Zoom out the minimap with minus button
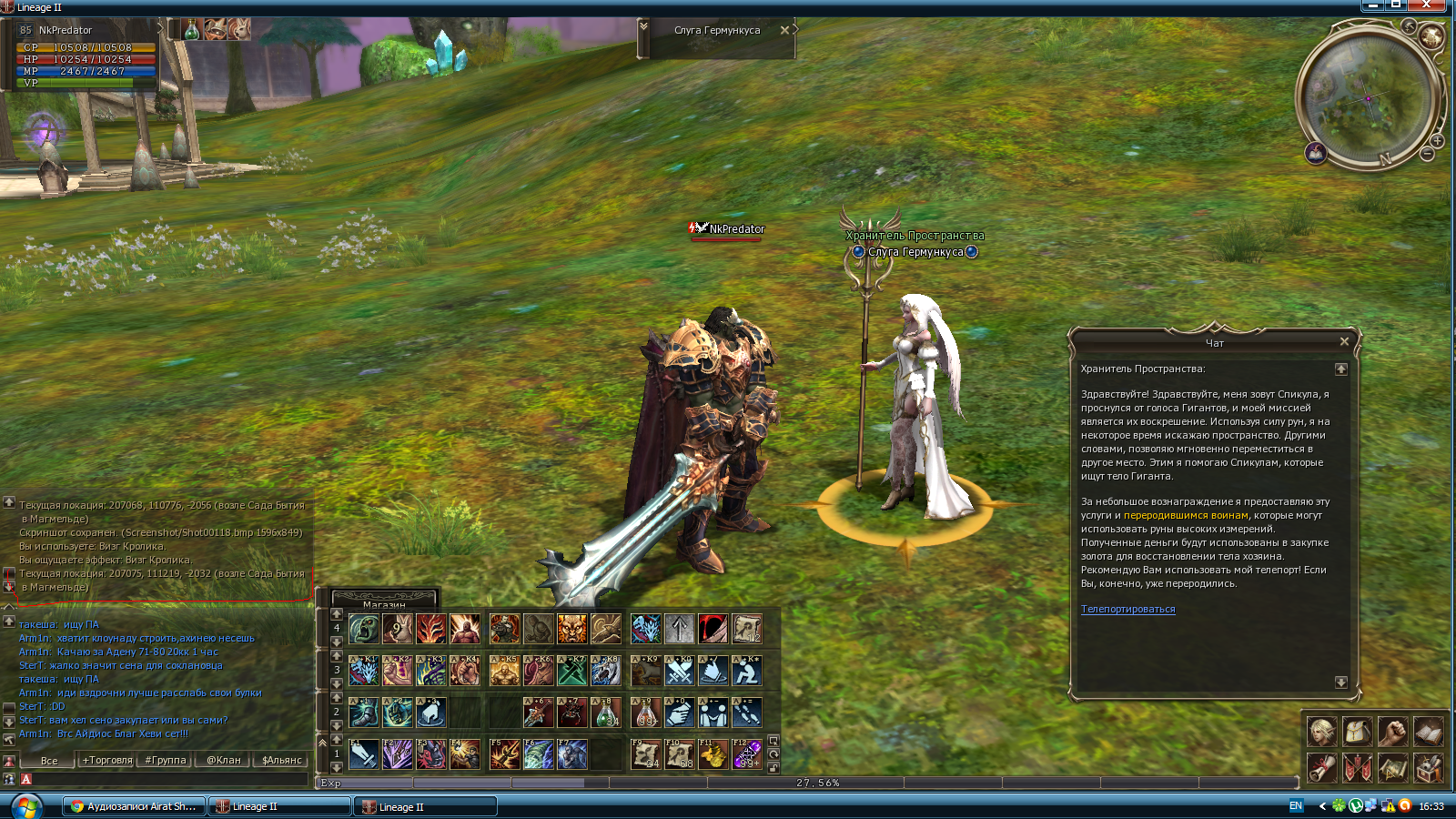Screen dimensions: 1456x819 click(x=1428, y=155)
